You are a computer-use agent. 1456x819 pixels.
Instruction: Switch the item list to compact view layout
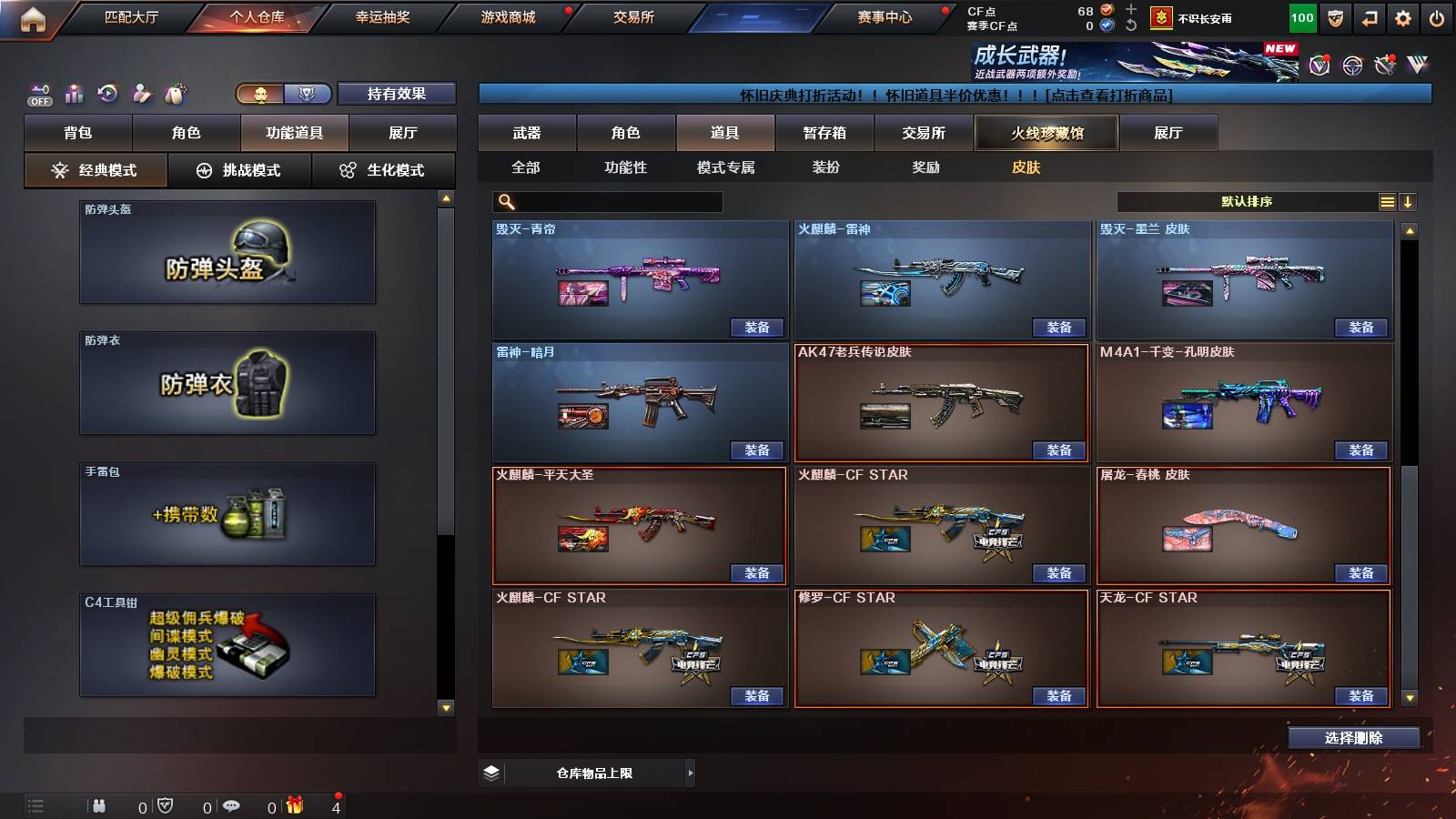click(x=1387, y=200)
